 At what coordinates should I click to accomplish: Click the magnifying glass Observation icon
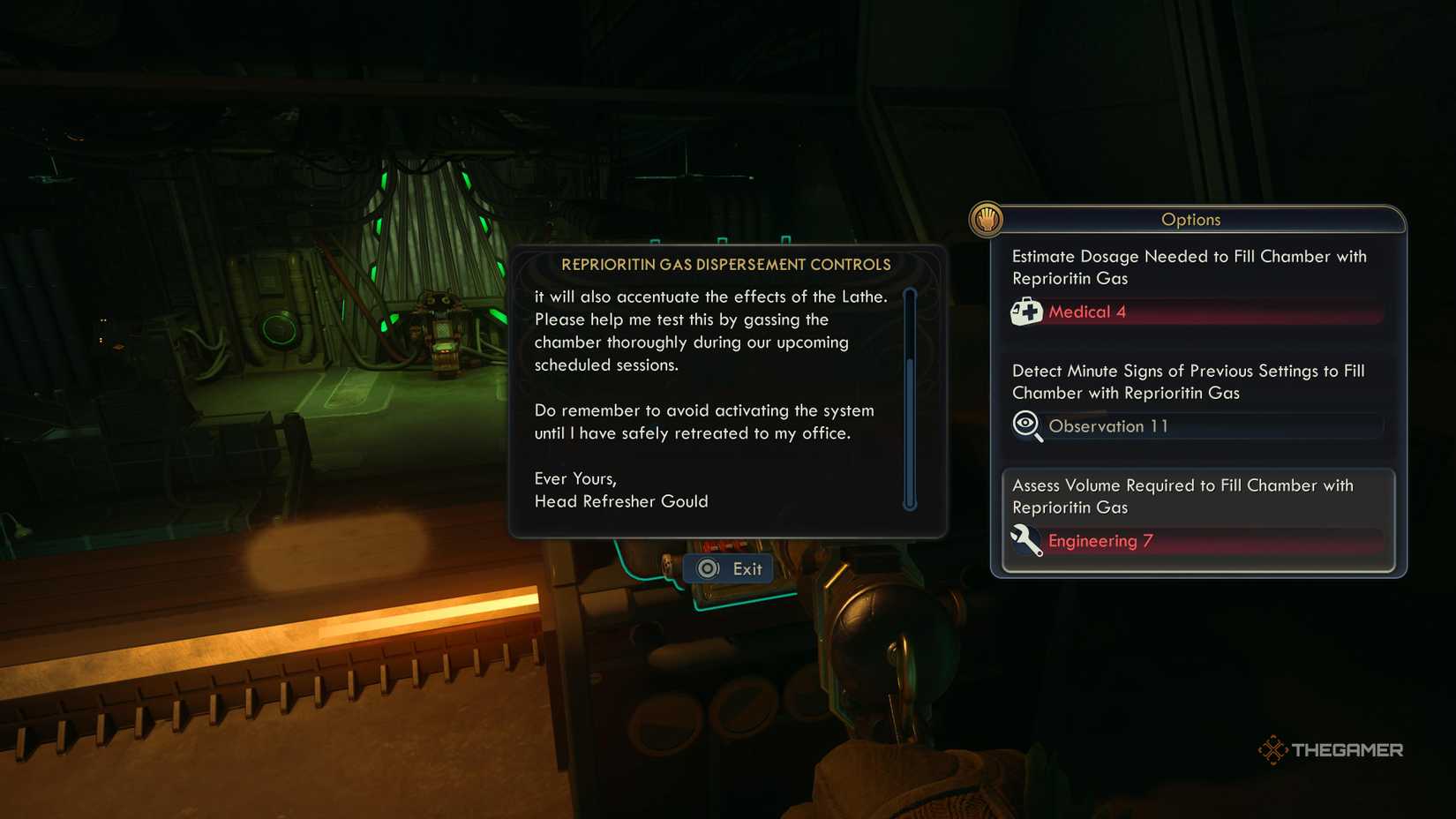1025,426
